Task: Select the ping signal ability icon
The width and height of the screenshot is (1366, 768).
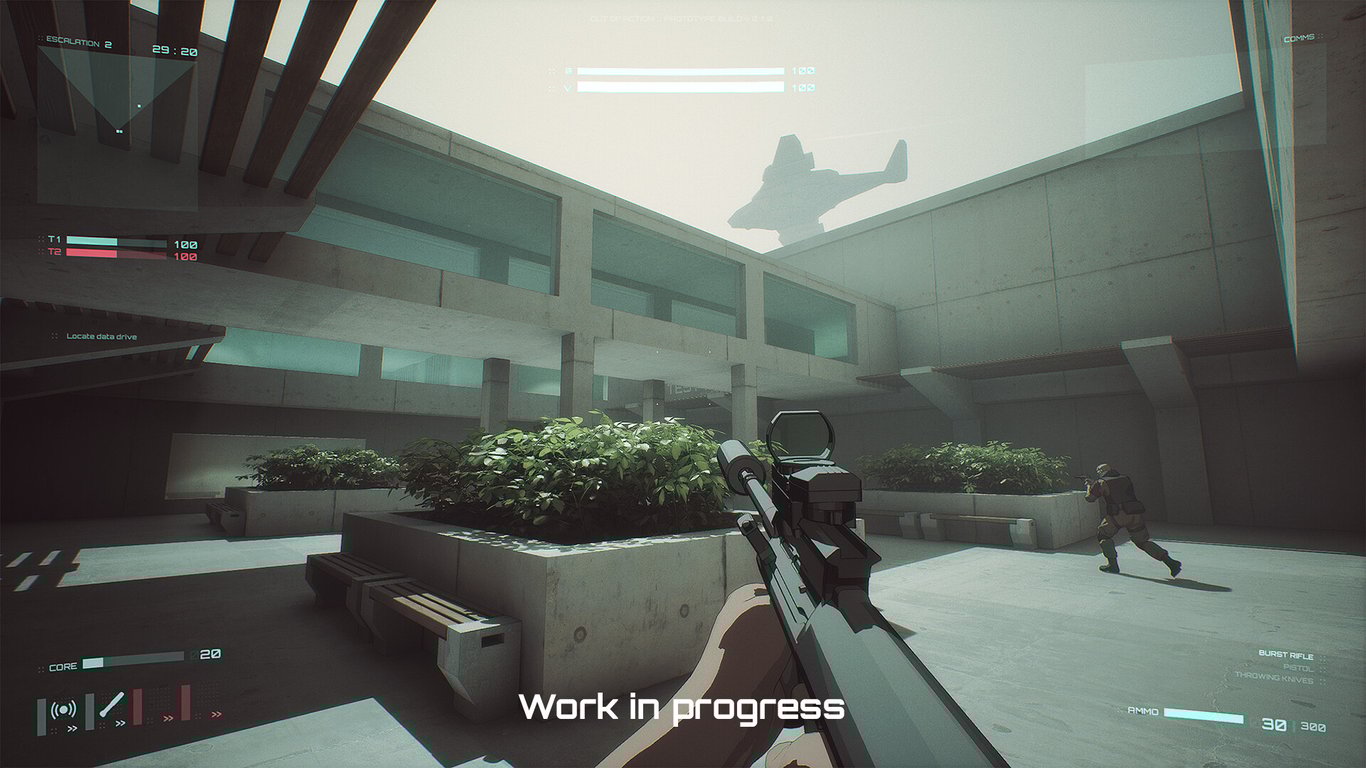Action: (63, 712)
